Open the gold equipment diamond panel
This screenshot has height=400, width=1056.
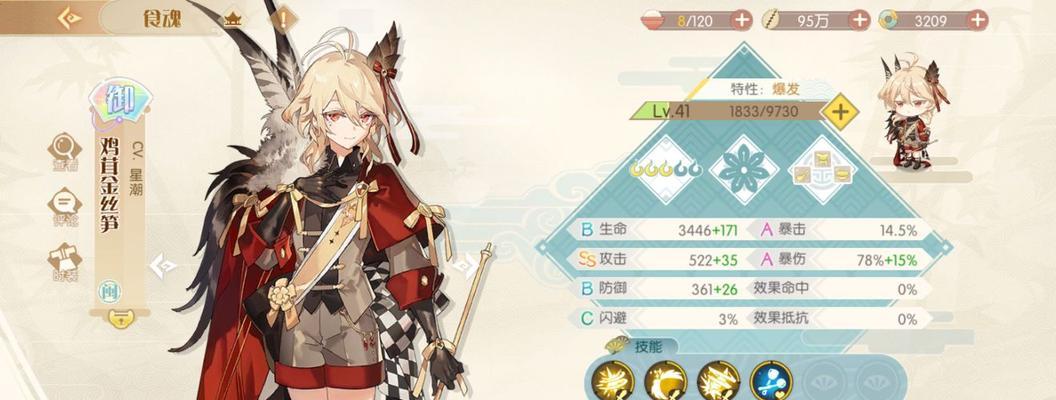pyautogui.click(x=822, y=170)
